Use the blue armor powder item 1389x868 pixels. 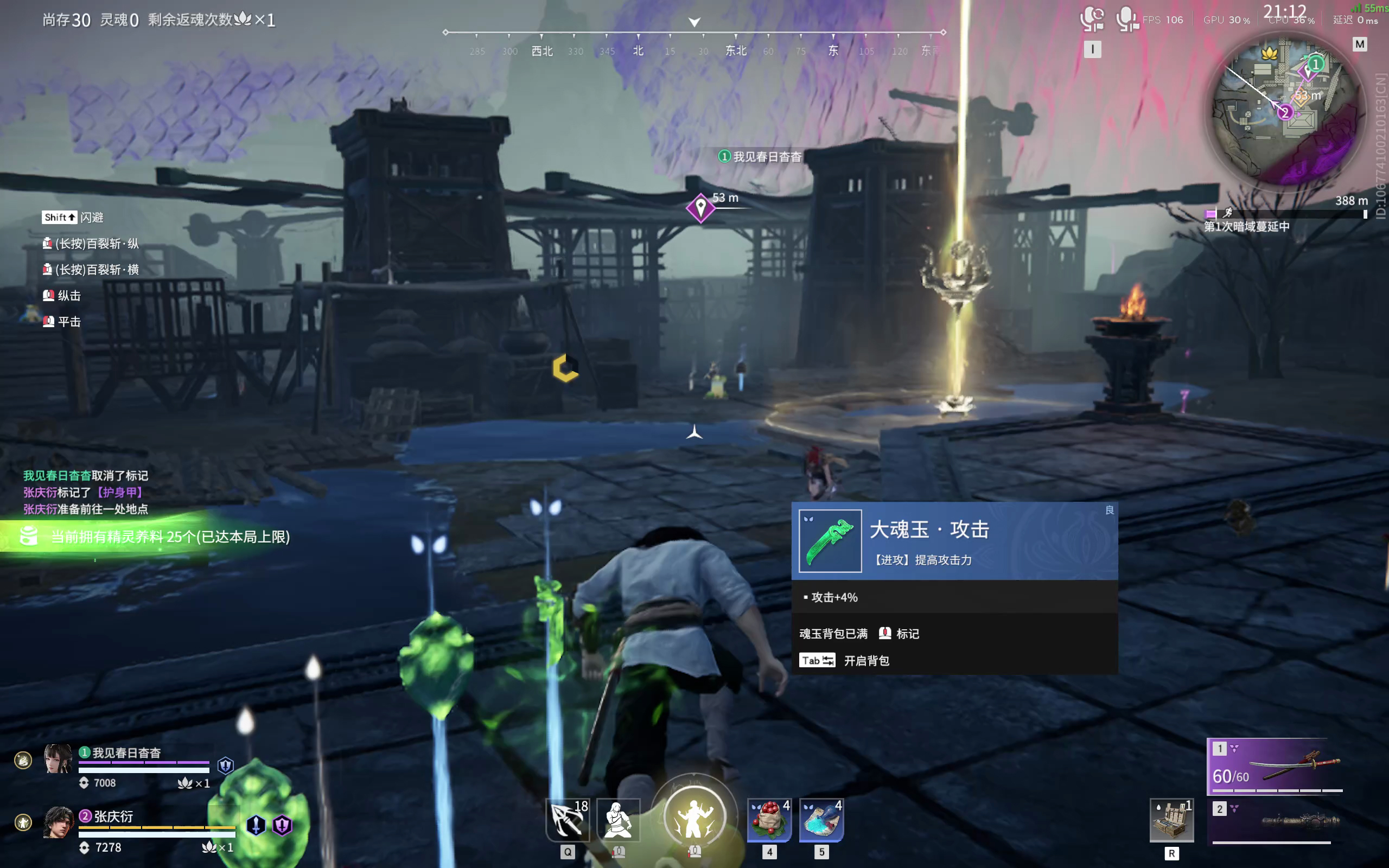[821, 820]
